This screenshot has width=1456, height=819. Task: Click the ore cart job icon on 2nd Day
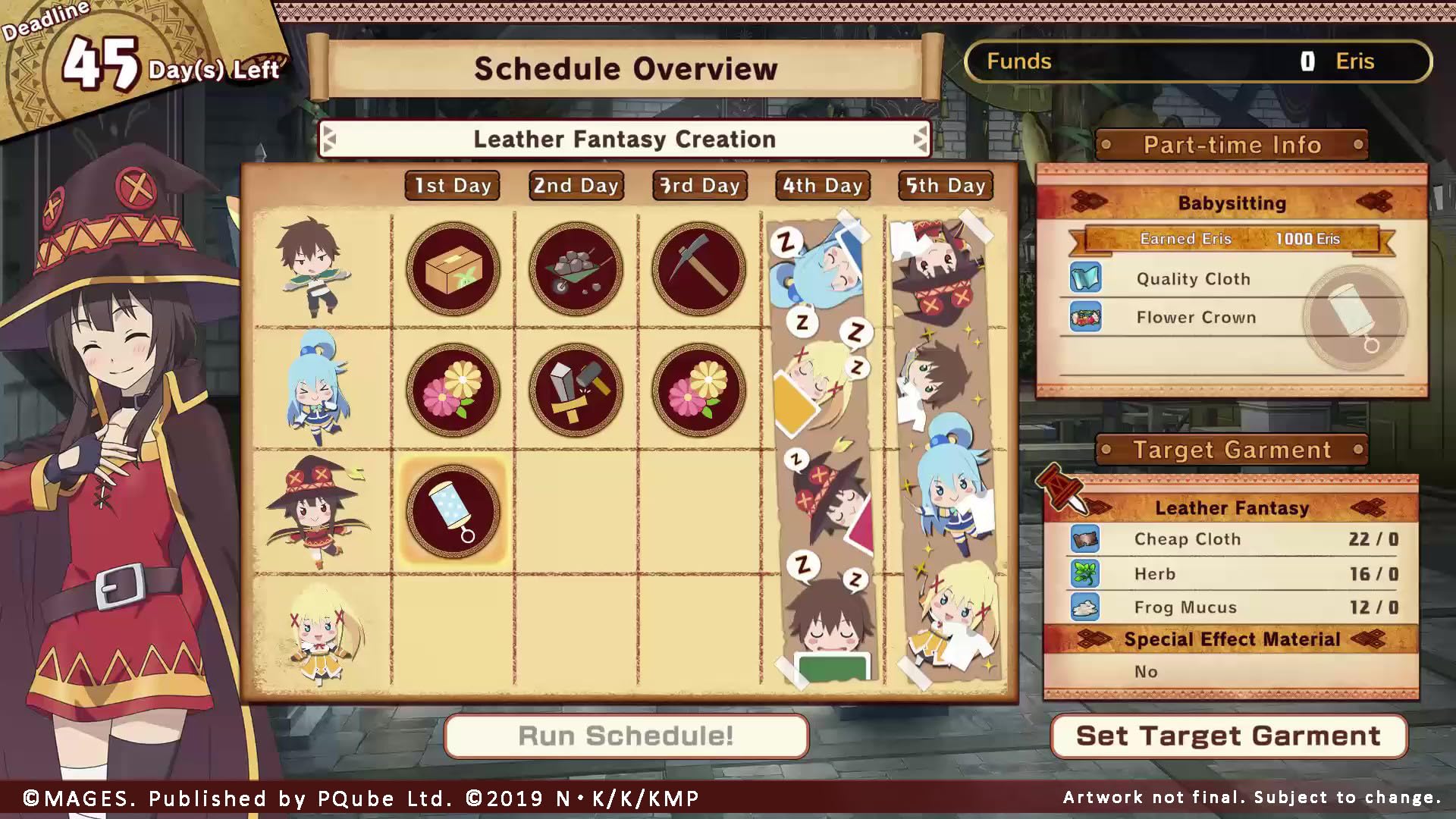[x=576, y=269]
